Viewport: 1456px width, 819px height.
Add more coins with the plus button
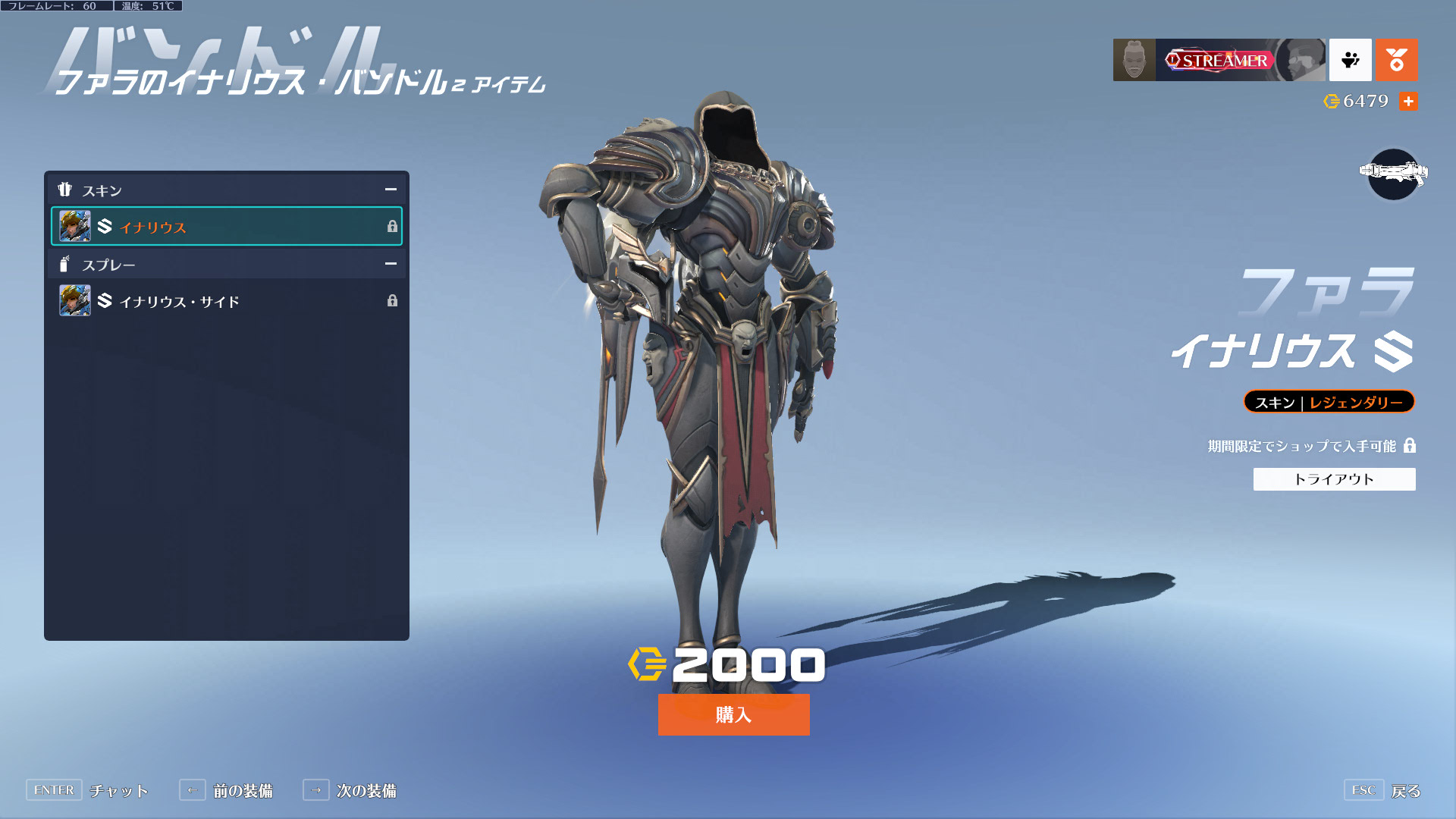click(x=1408, y=102)
